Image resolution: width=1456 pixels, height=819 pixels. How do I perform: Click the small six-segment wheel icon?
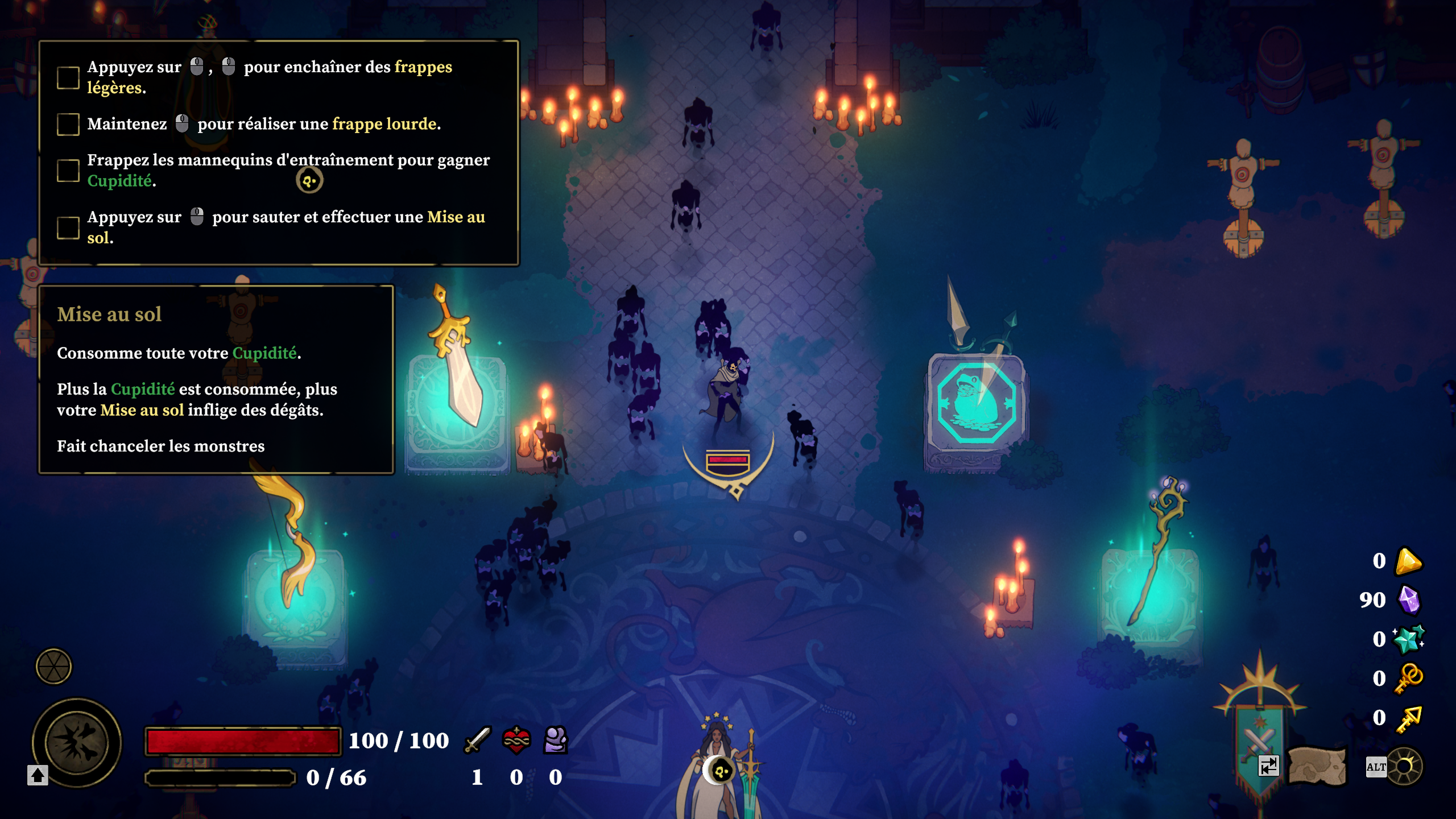coord(53,666)
